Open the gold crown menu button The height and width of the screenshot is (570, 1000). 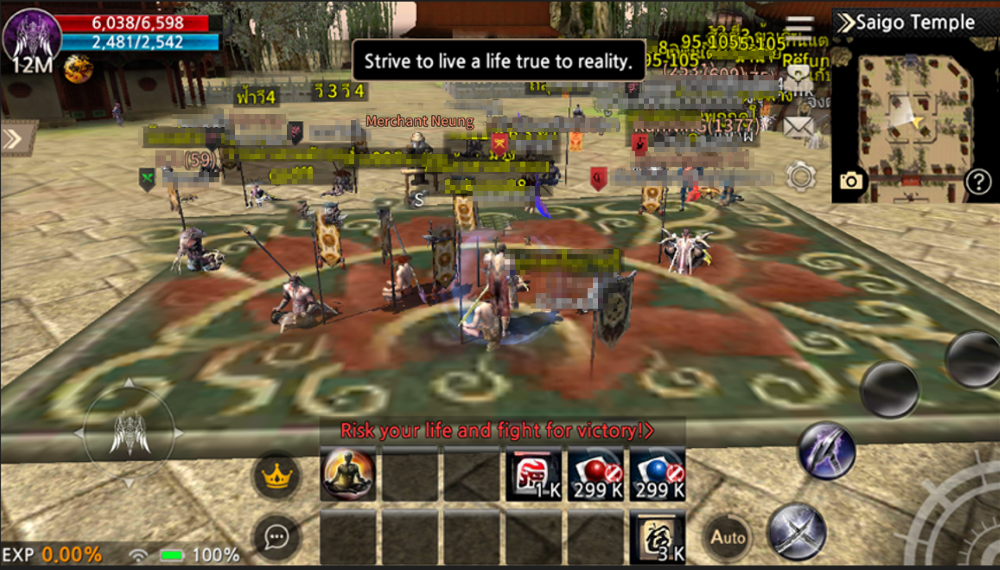pyautogui.click(x=277, y=475)
